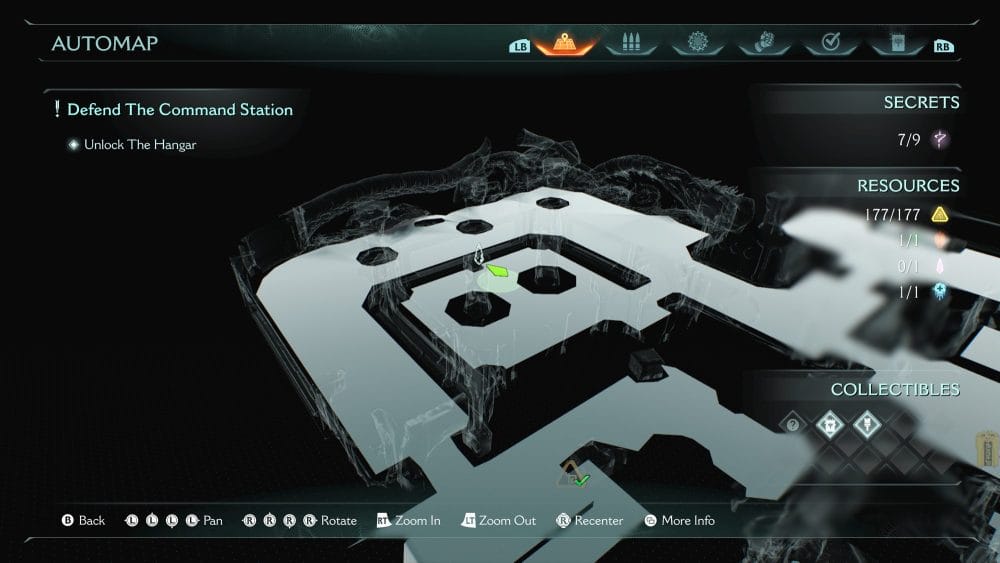Viewport: 1000px width, 563px height.
Task: Switch to the ammo bullets tab
Action: pyautogui.click(x=629, y=43)
